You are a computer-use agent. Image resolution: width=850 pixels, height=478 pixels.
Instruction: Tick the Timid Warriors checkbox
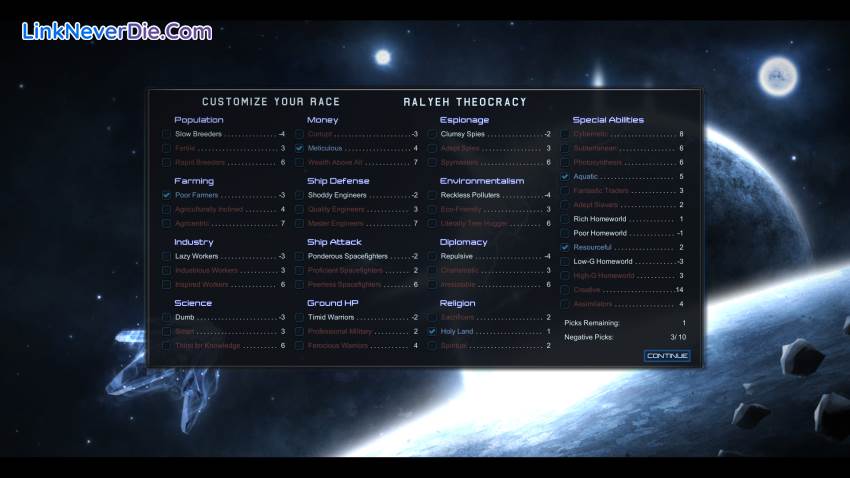pos(299,317)
